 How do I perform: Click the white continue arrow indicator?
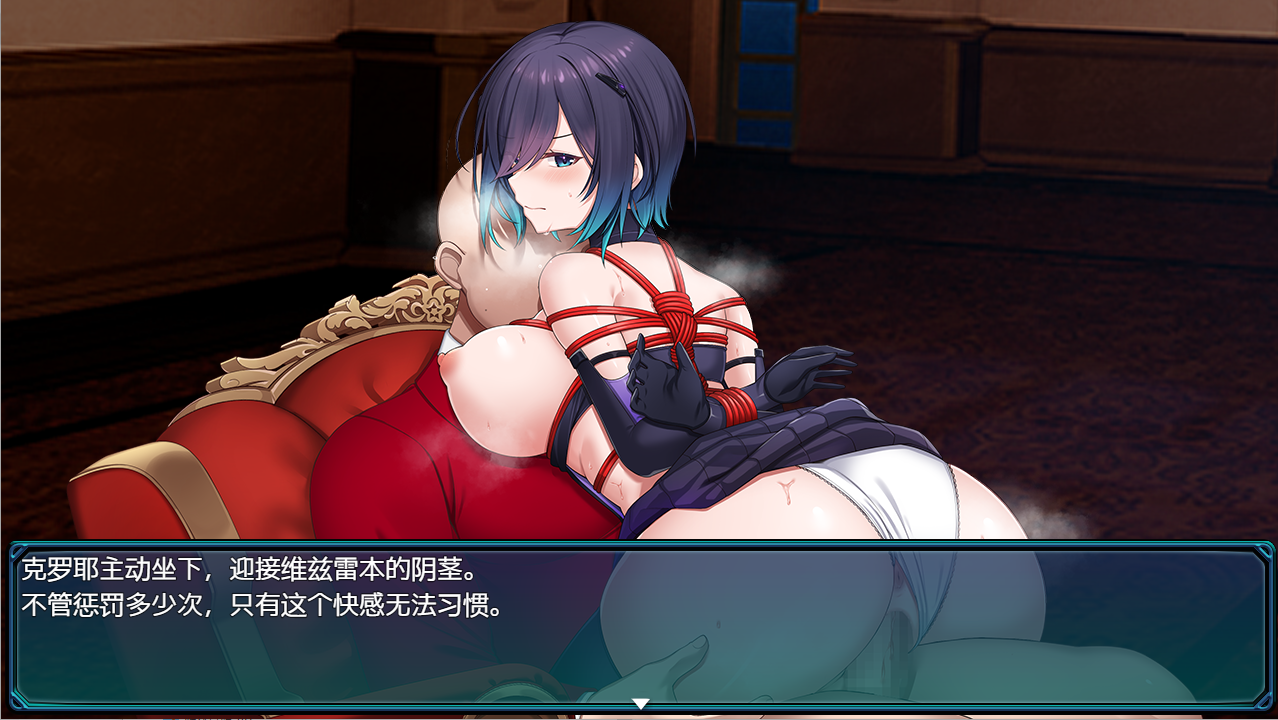tap(641, 704)
